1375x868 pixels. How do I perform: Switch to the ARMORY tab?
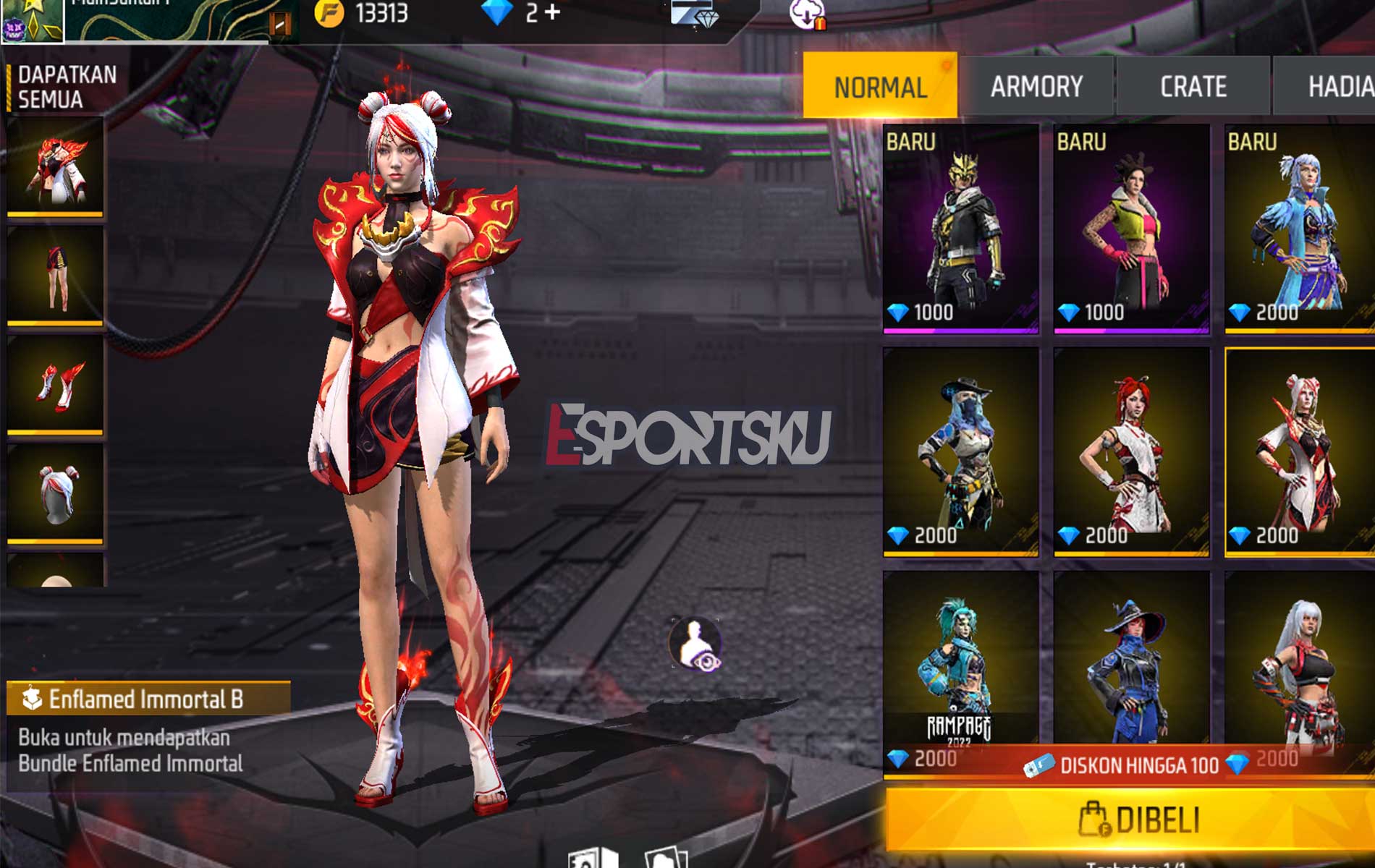click(x=1040, y=87)
